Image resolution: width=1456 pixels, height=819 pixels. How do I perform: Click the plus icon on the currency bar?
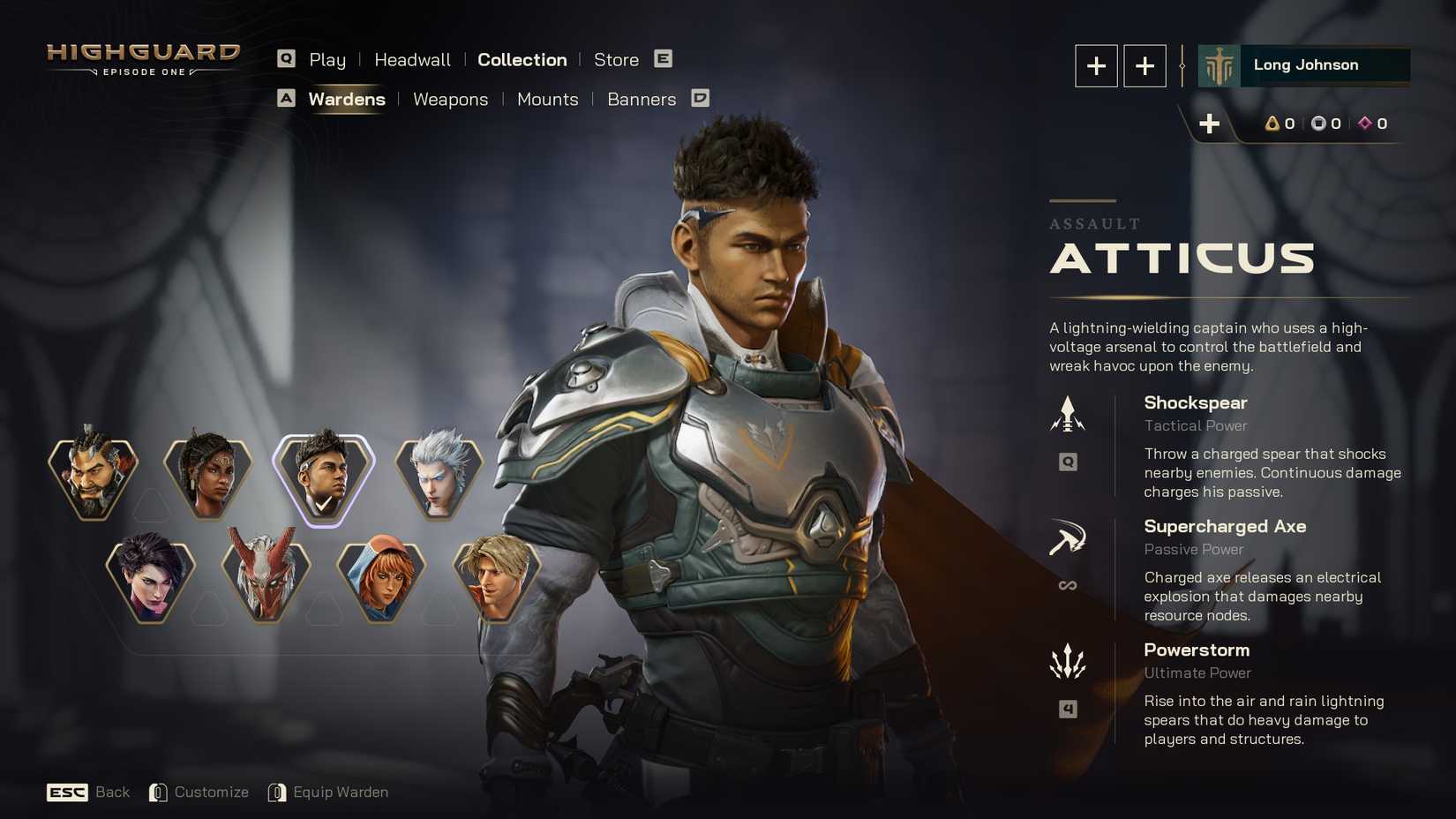coord(1210,124)
